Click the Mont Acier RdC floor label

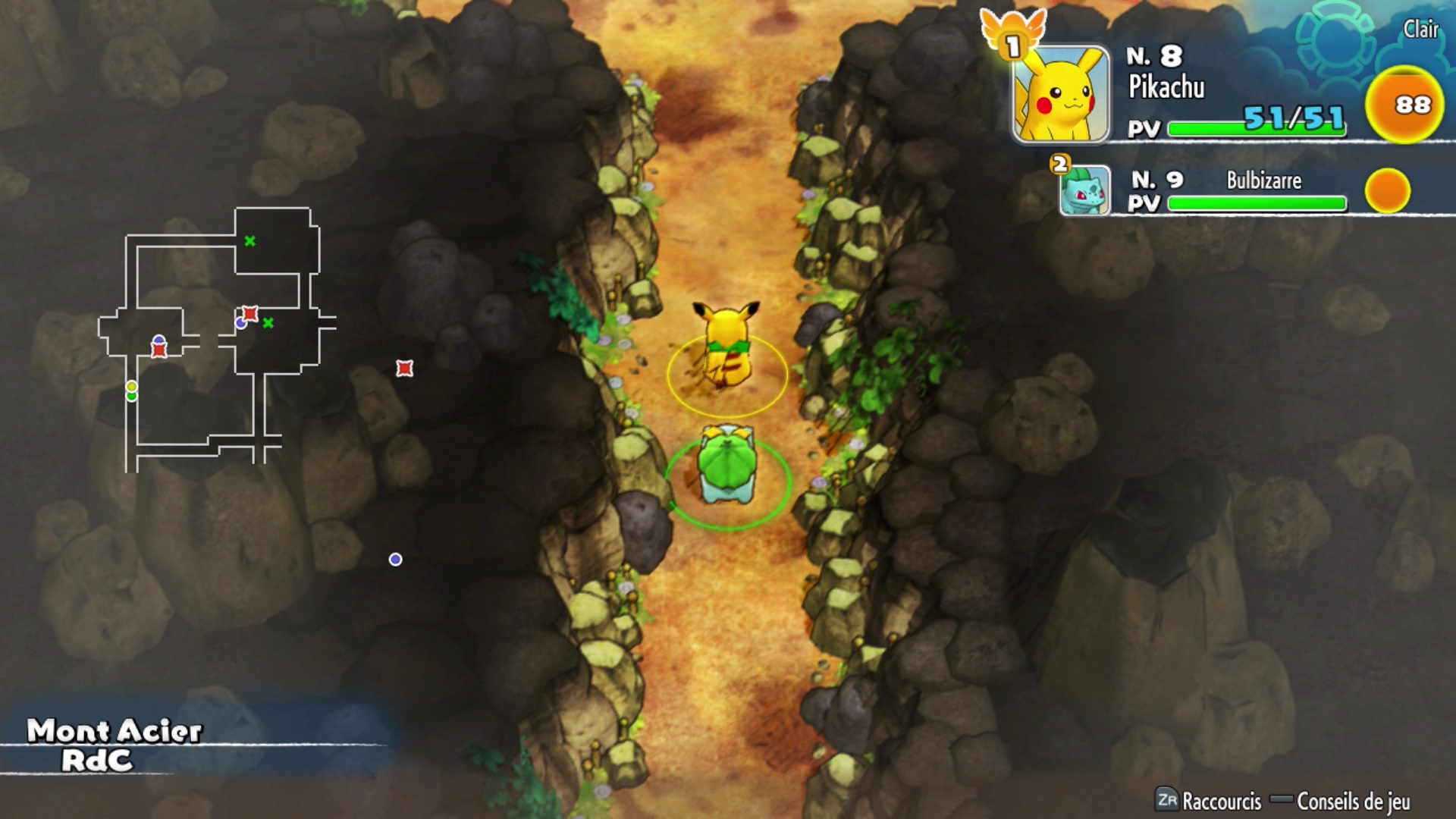point(114,745)
